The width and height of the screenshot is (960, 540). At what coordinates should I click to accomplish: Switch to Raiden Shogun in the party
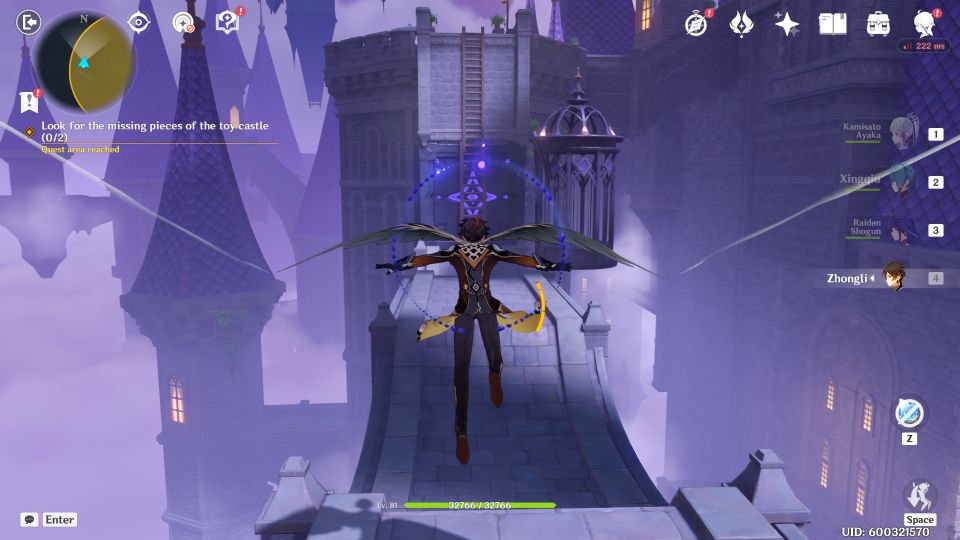902,230
